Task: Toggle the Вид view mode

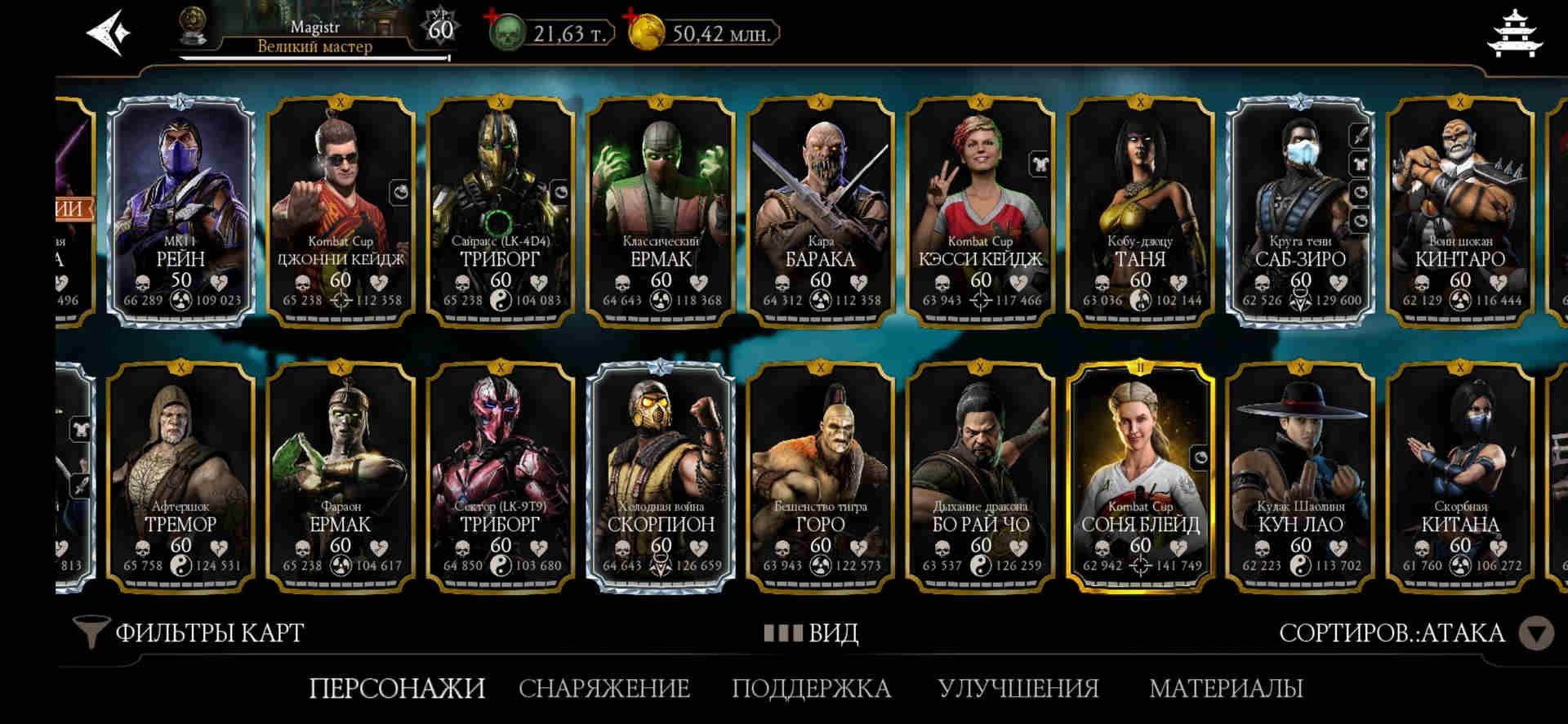Action: click(x=811, y=633)
